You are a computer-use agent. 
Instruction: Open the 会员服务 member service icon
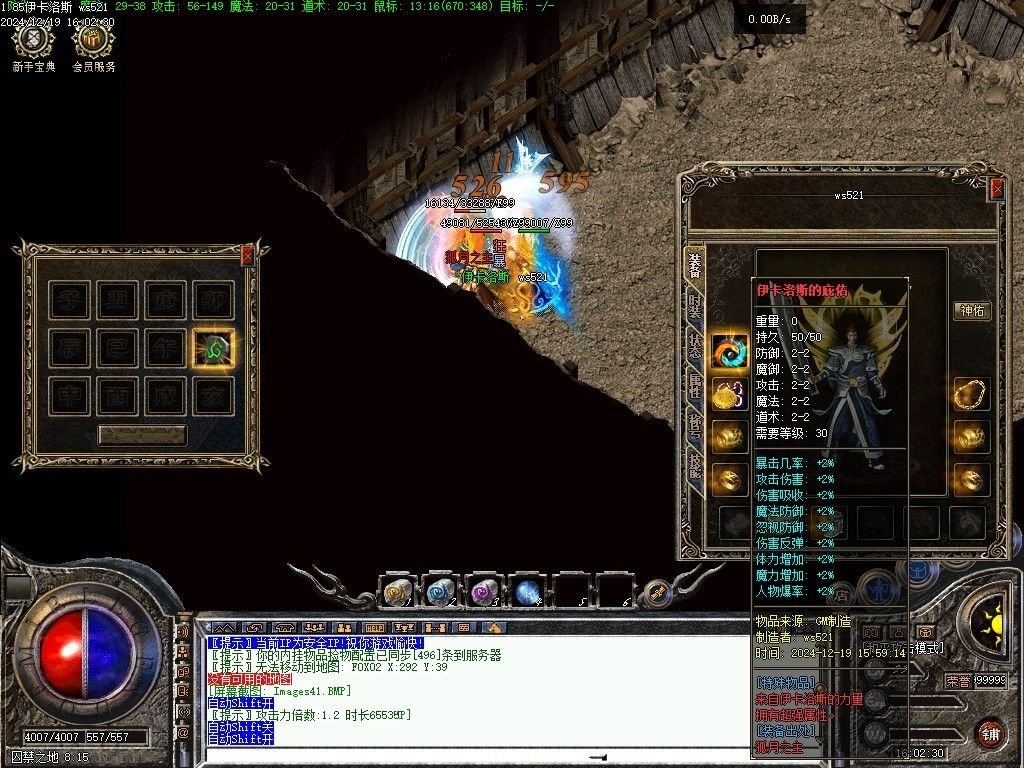point(93,42)
